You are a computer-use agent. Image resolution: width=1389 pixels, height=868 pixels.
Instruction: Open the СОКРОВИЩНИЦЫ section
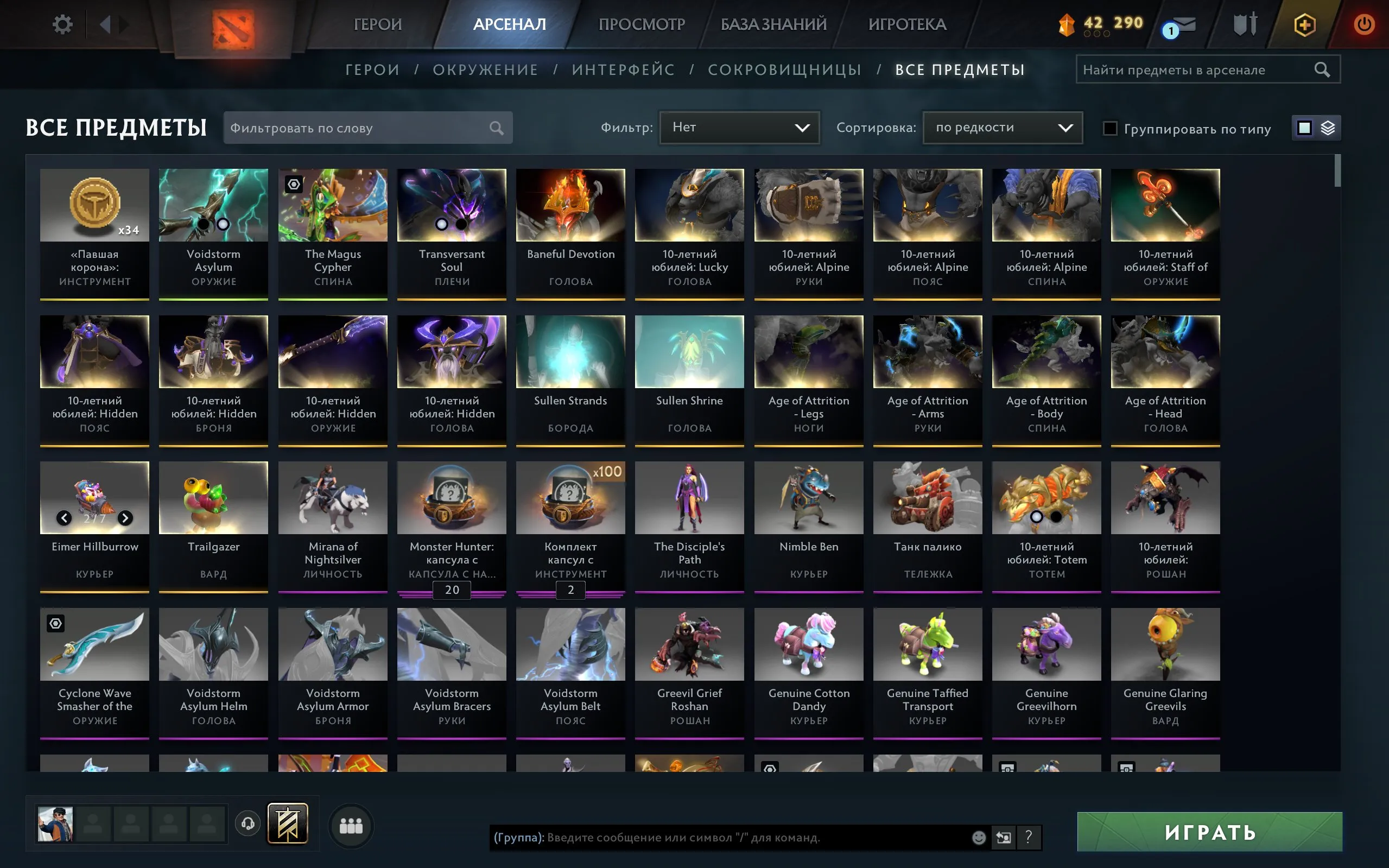784,69
